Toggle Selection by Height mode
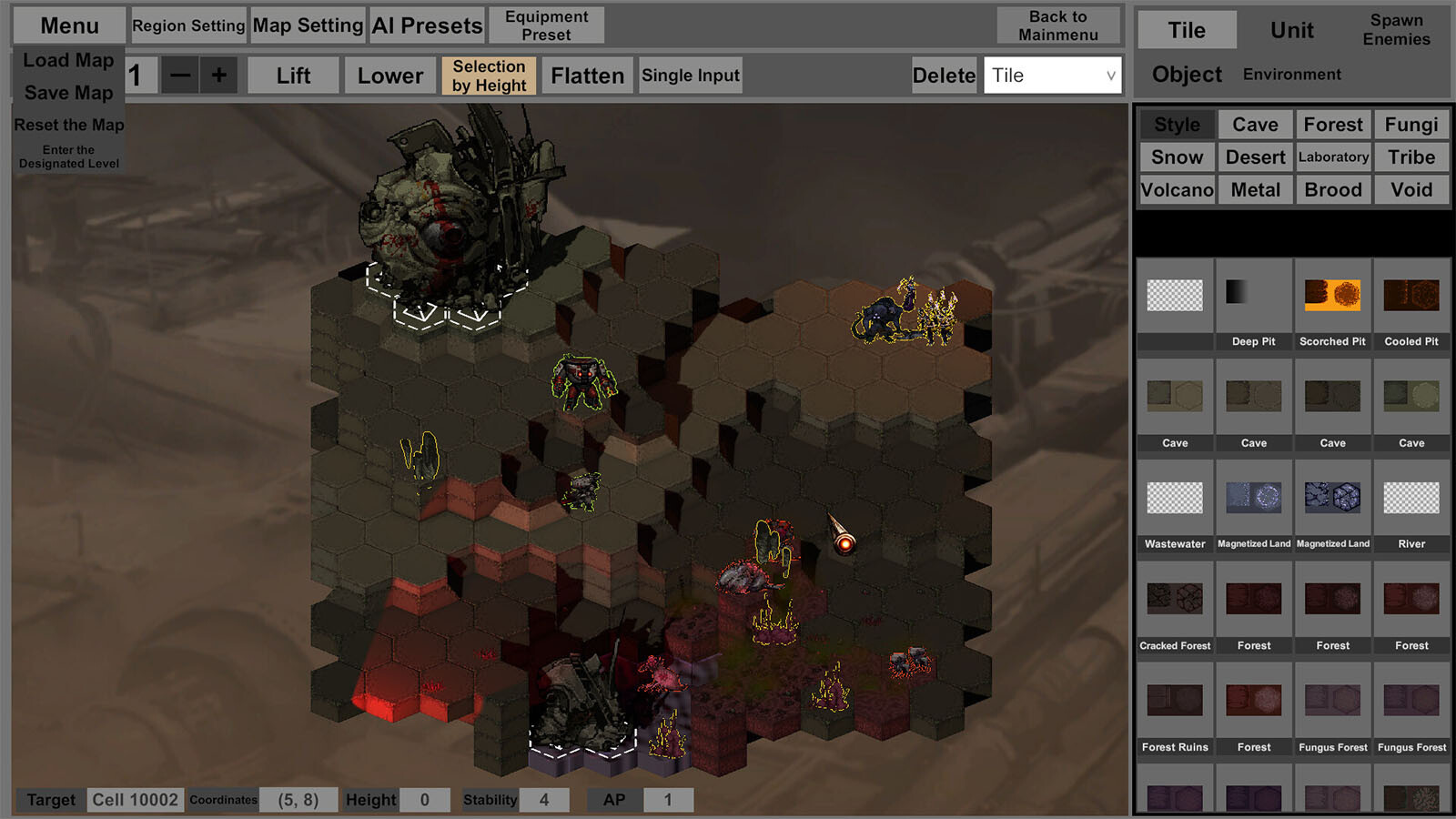 (x=489, y=76)
